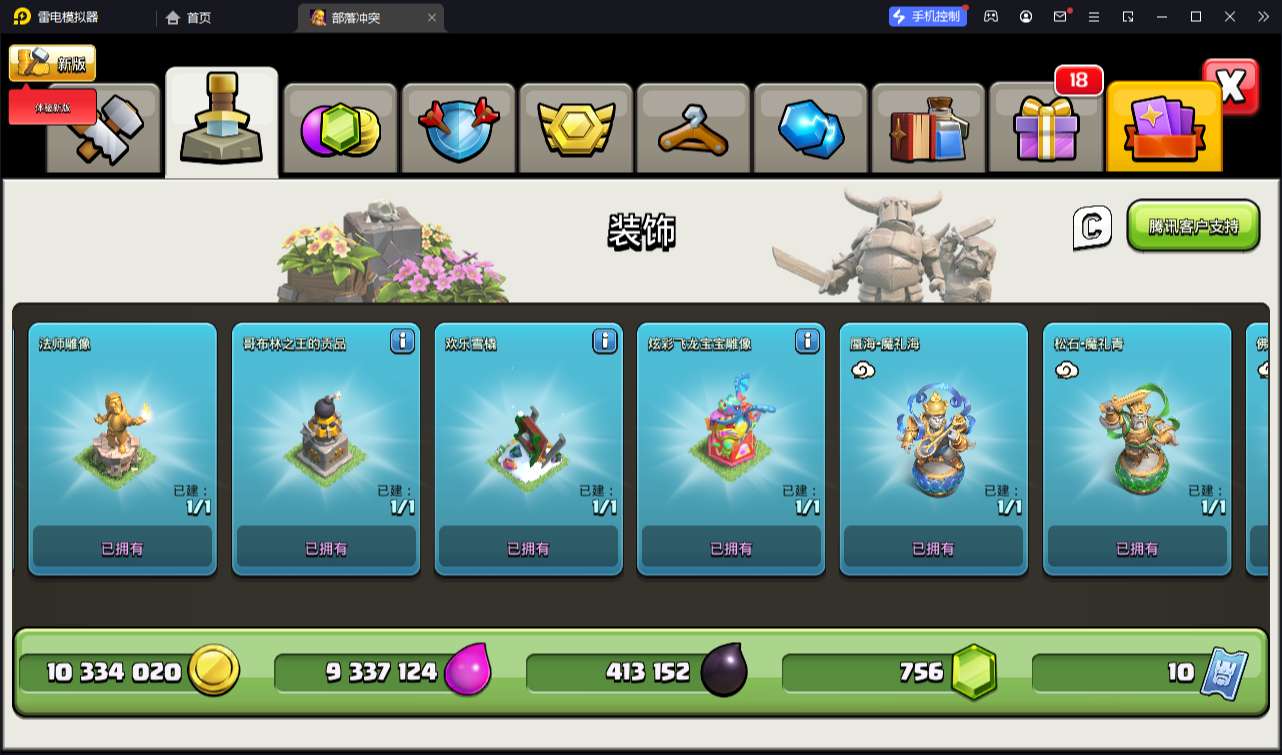Open the gems and gold resources tab
1282x755 pixels.
click(340, 130)
